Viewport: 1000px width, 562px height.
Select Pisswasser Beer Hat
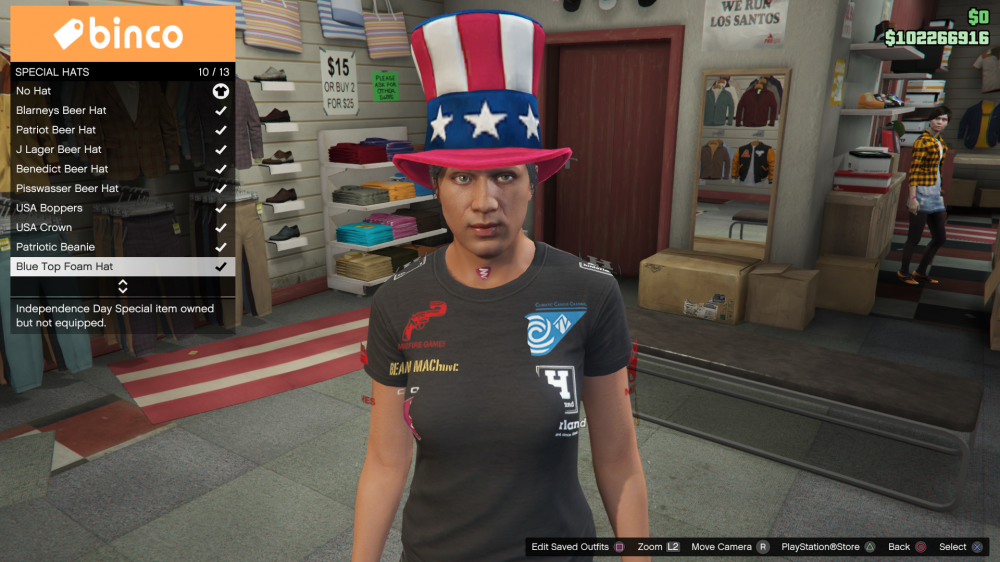122,188
